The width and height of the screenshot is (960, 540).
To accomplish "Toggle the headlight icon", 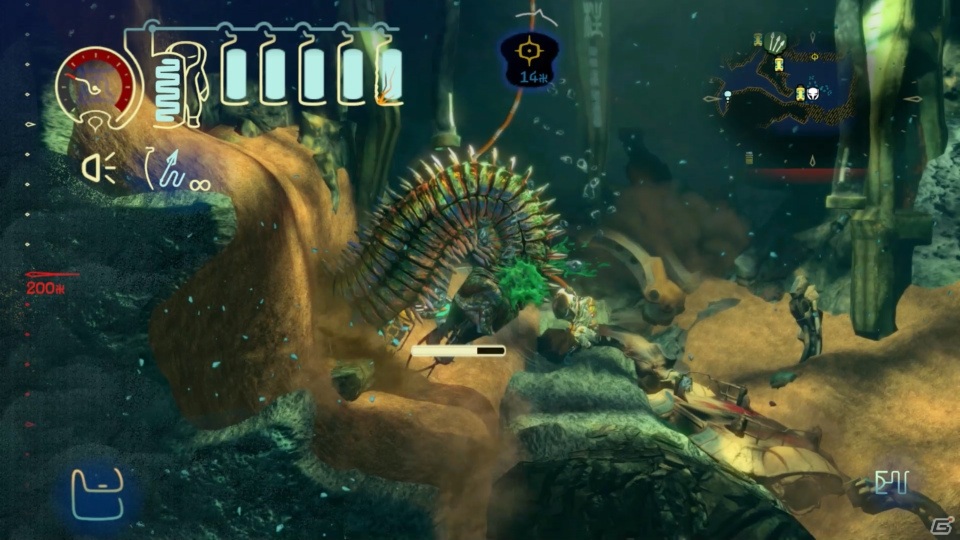I will [98, 171].
